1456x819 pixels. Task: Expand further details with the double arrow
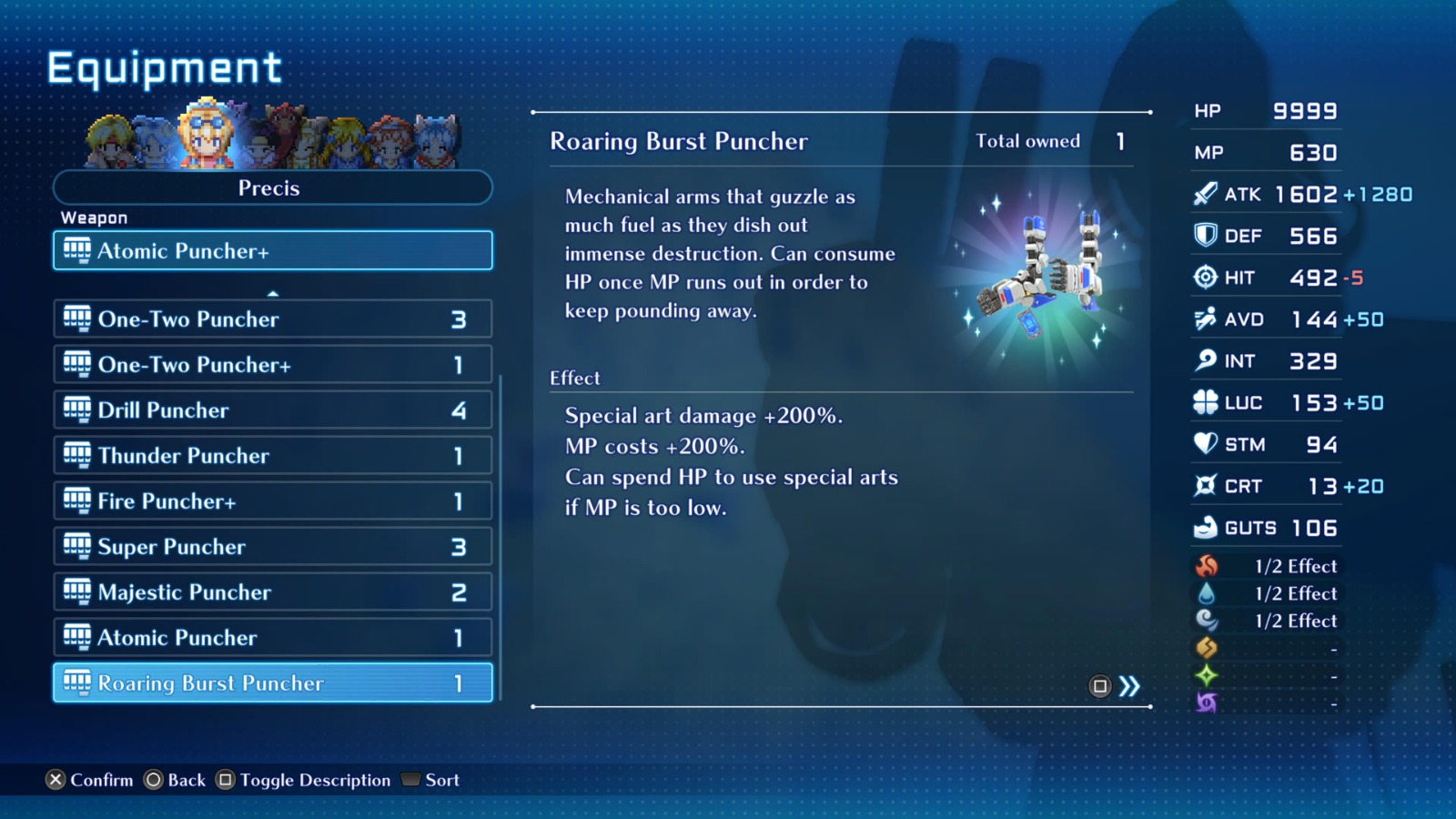pos(1128,688)
